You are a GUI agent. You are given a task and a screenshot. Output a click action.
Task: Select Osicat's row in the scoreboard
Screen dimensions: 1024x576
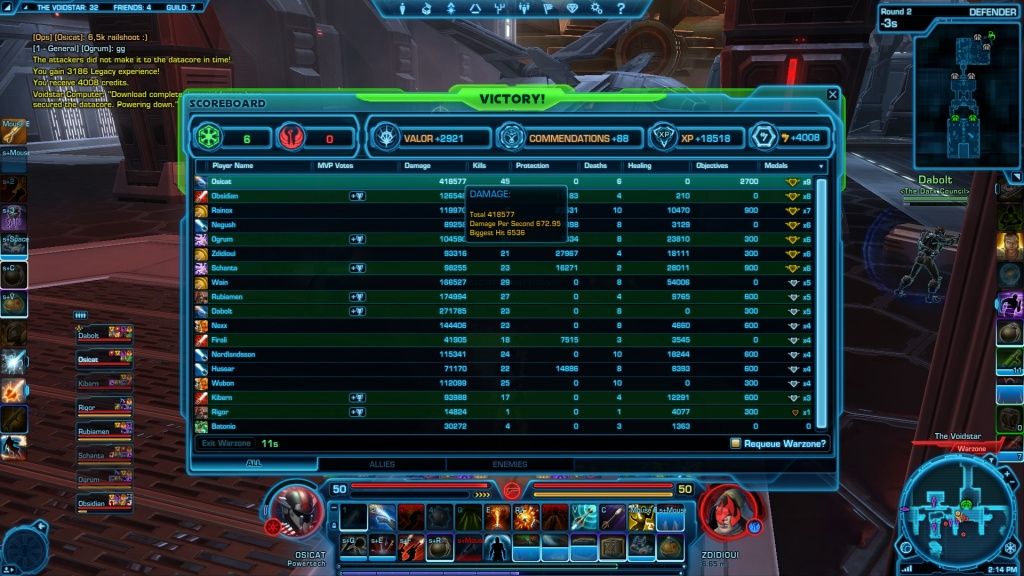point(222,181)
